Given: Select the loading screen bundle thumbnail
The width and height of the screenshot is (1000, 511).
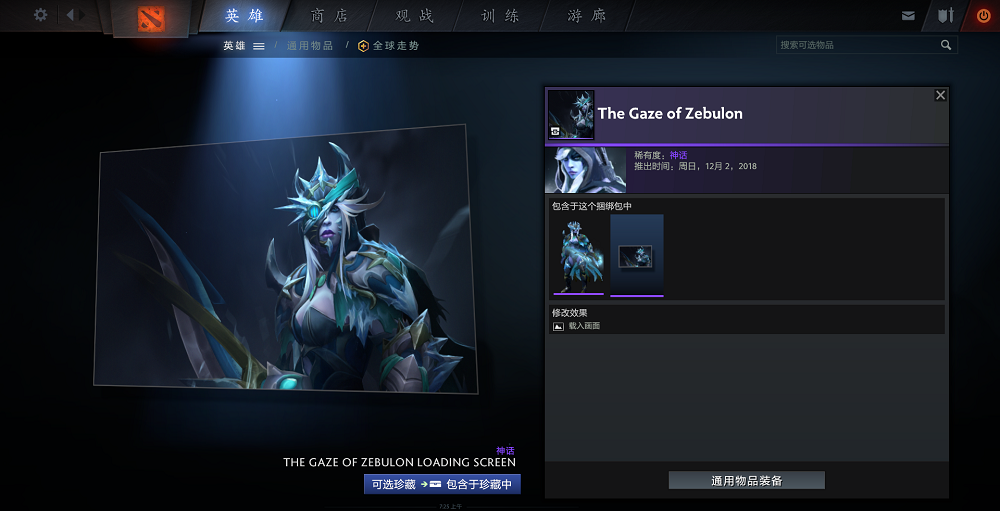Looking at the screenshot, I should [637, 255].
